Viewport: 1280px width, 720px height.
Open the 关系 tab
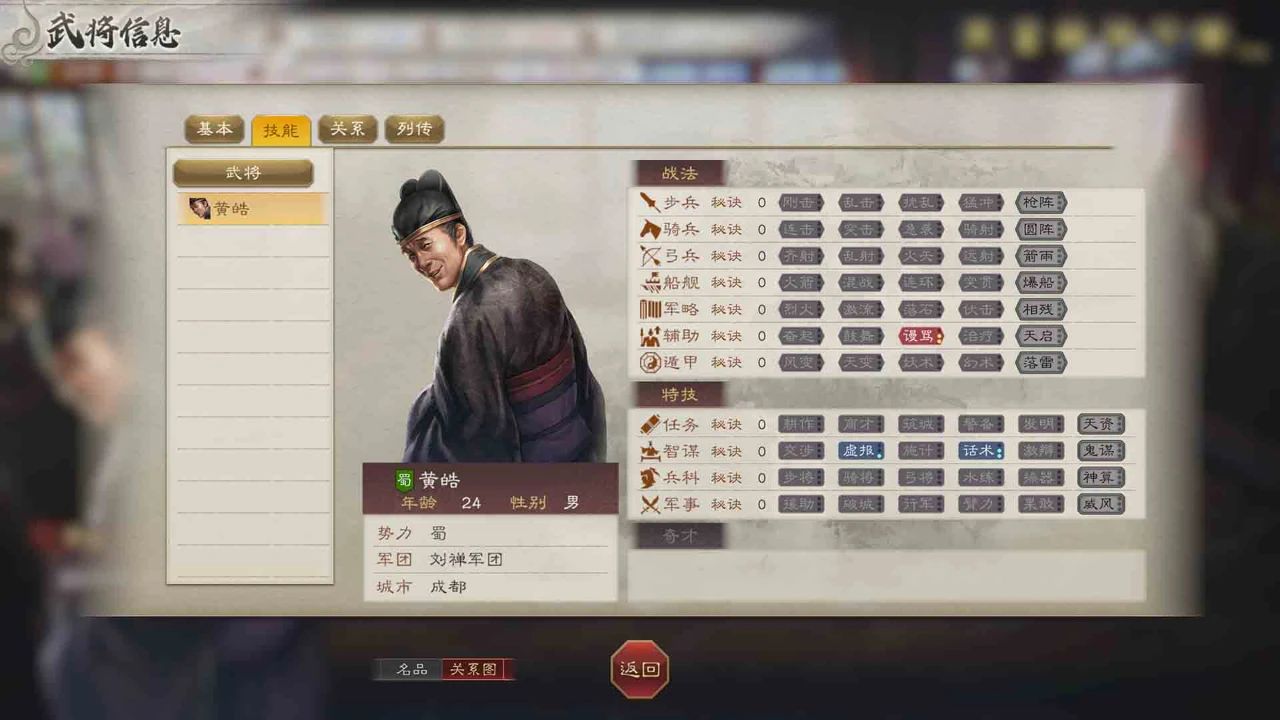coord(347,129)
